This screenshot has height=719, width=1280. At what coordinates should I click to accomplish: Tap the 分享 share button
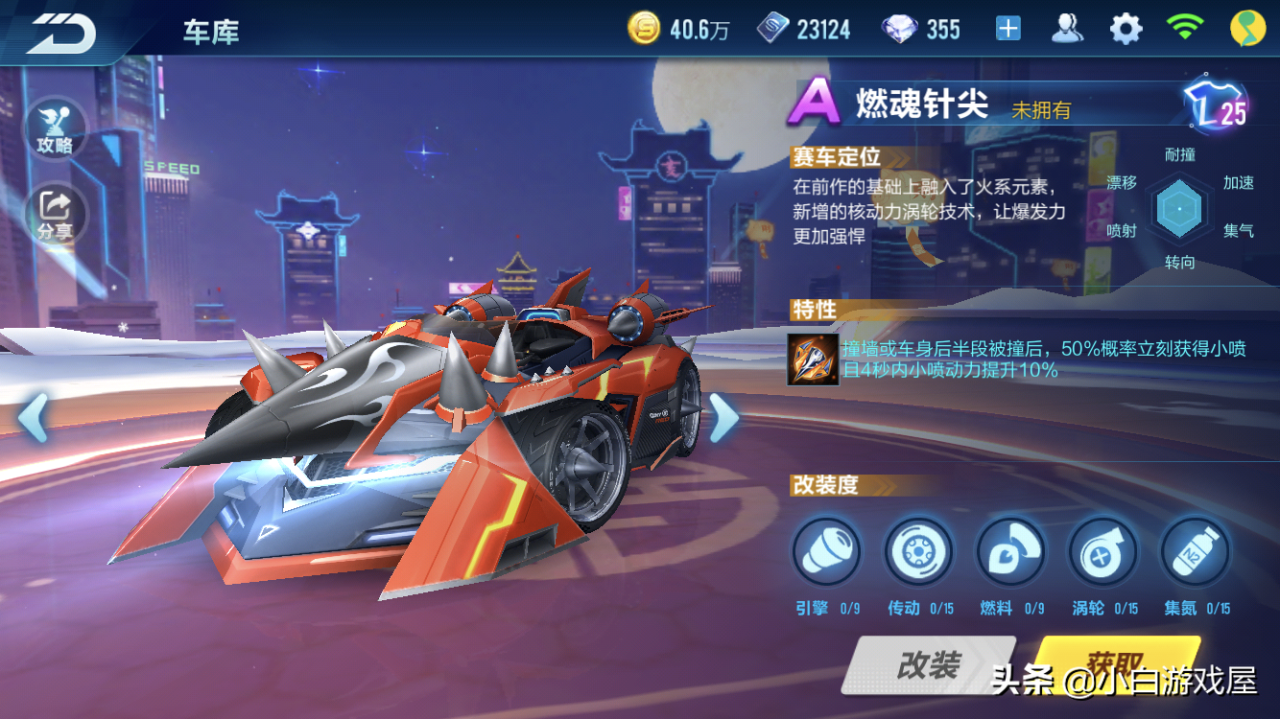coord(55,214)
